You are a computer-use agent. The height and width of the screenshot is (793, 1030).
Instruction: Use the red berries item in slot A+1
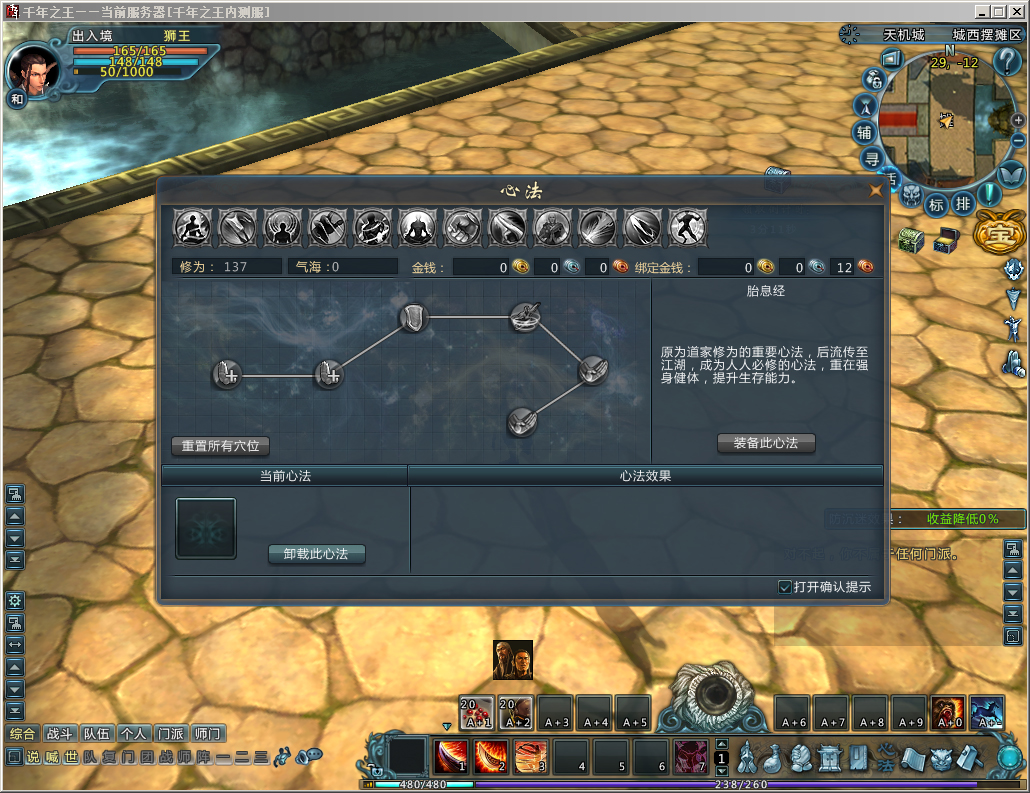477,712
